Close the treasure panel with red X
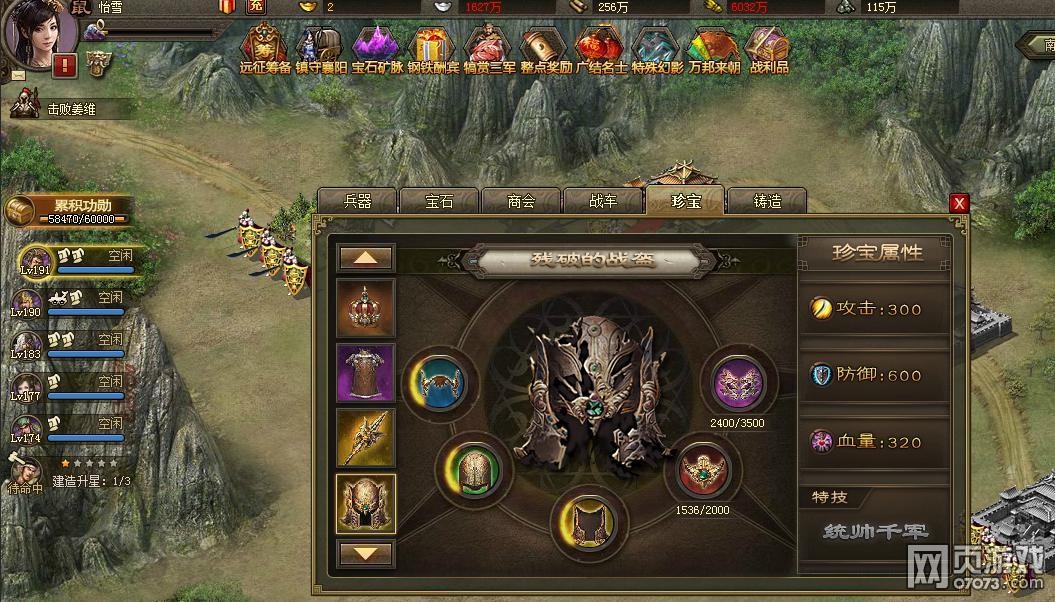This screenshot has width=1055, height=602. (x=959, y=203)
